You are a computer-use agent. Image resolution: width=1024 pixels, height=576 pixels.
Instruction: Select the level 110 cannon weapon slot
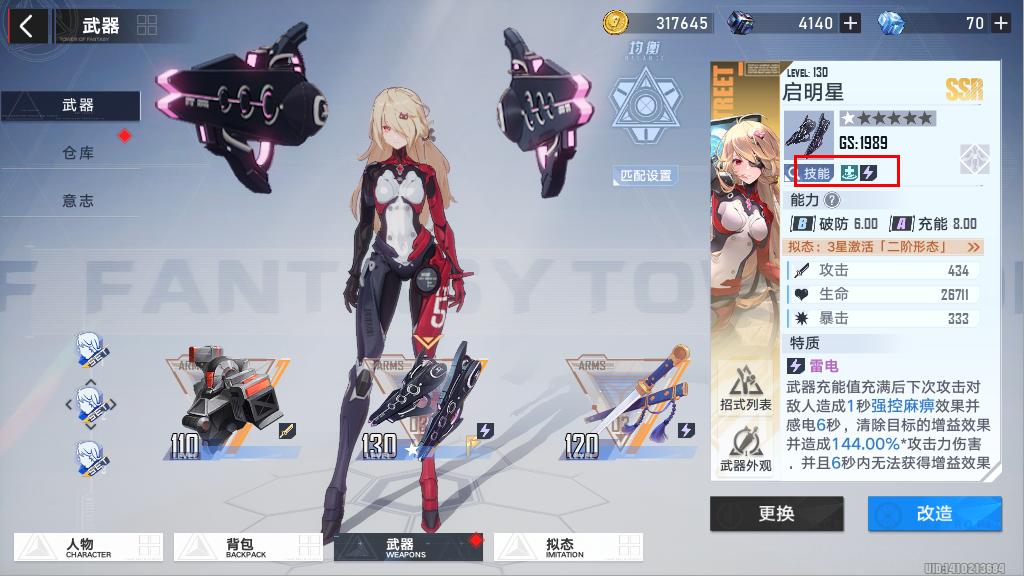[x=225, y=405]
